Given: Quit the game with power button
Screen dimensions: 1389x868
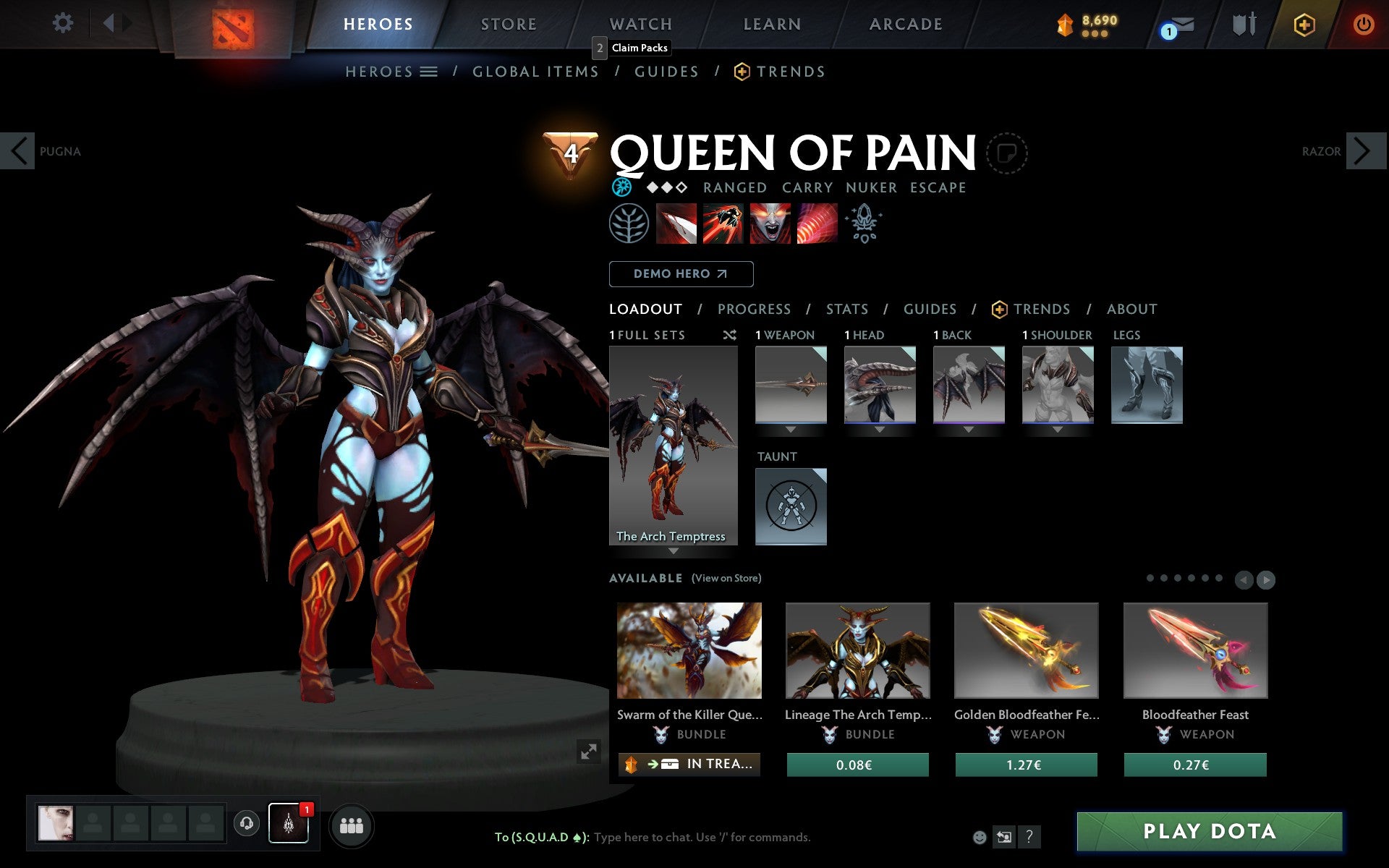Looking at the screenshot, I should (x=1363, y=25).
